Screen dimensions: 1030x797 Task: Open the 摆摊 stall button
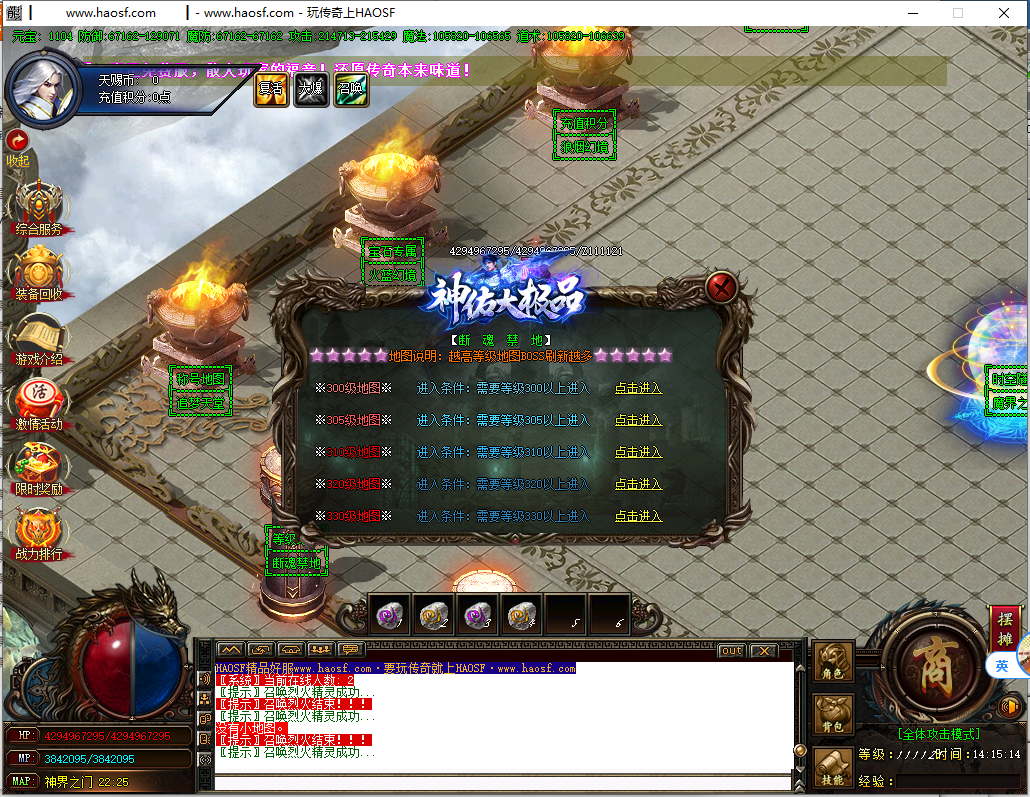pos(1005,626)
